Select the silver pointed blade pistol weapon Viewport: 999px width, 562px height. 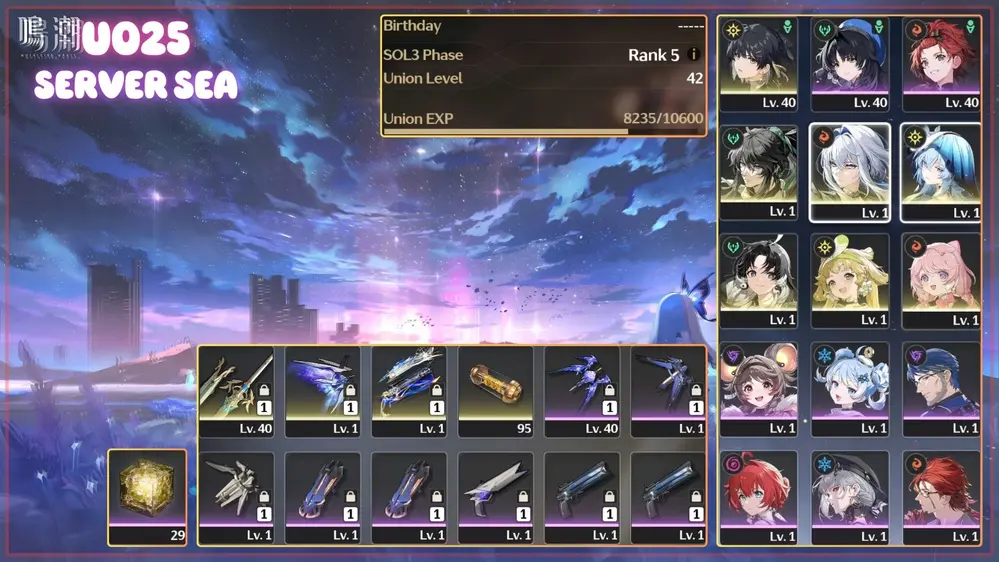(x=496, y=492)
